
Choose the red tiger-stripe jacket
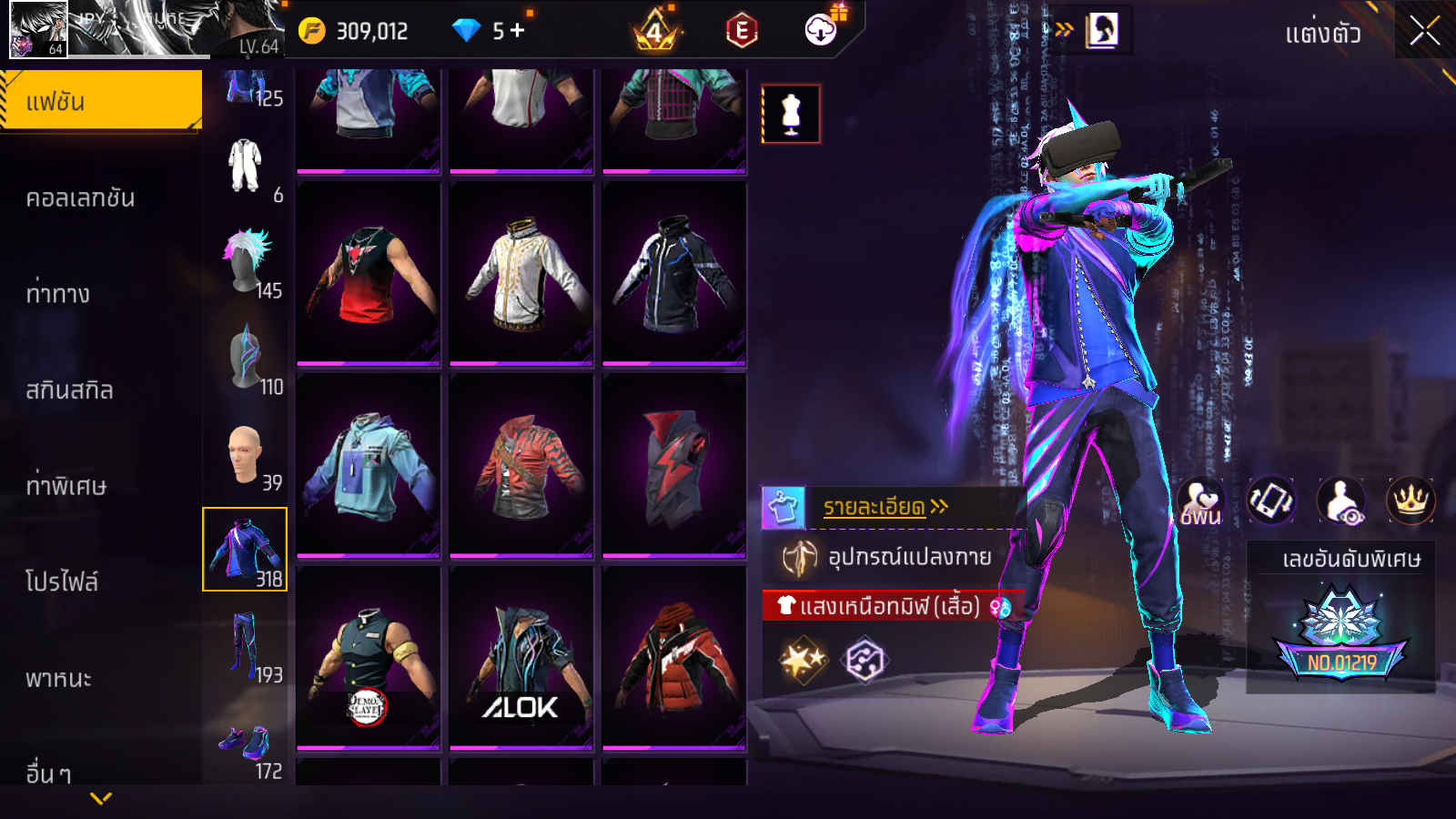tap(521, 465)
